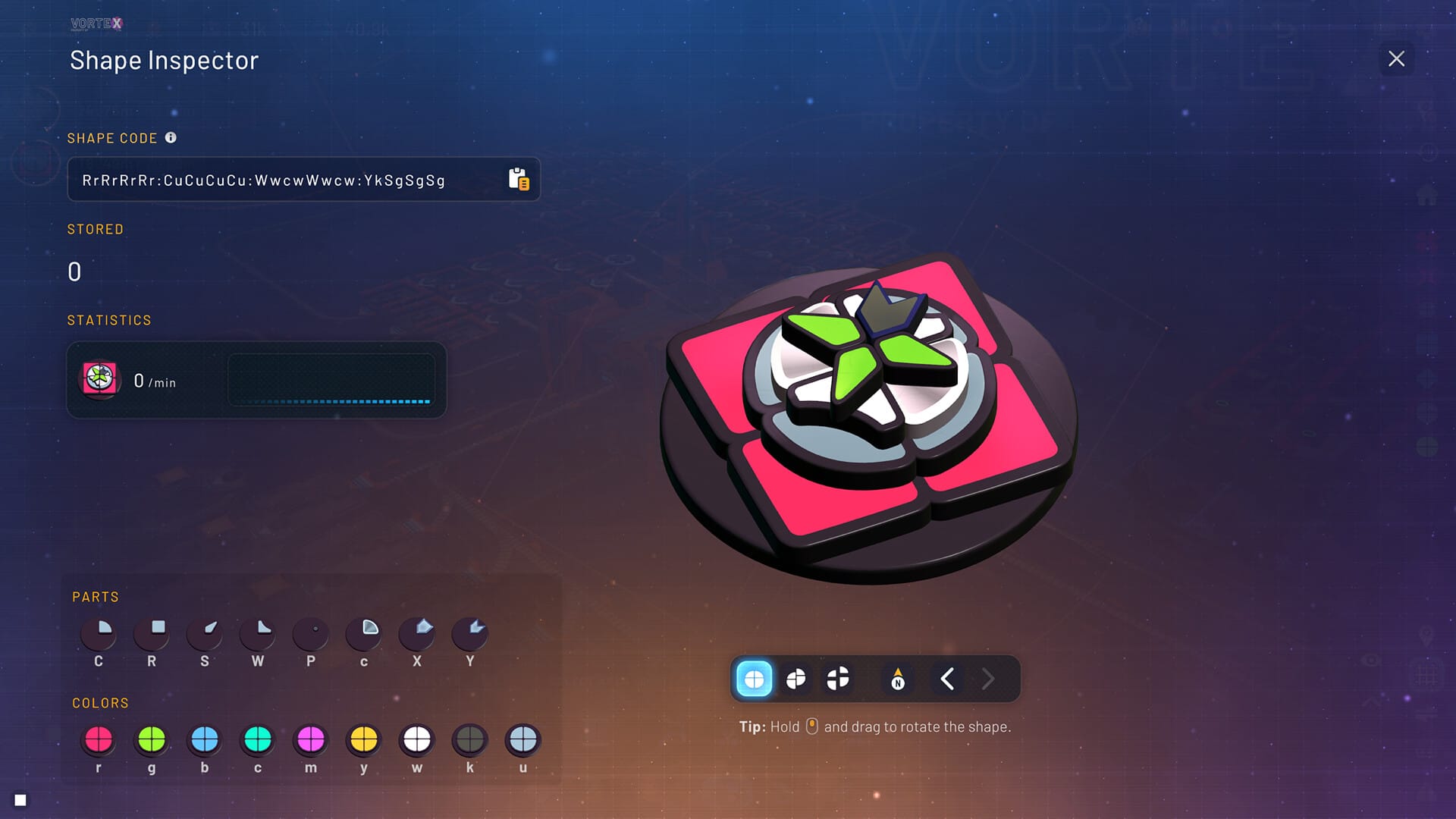Copy the shape code to clipboard
The width and height of the screenshot is (1456, 819).
[519, 180]
